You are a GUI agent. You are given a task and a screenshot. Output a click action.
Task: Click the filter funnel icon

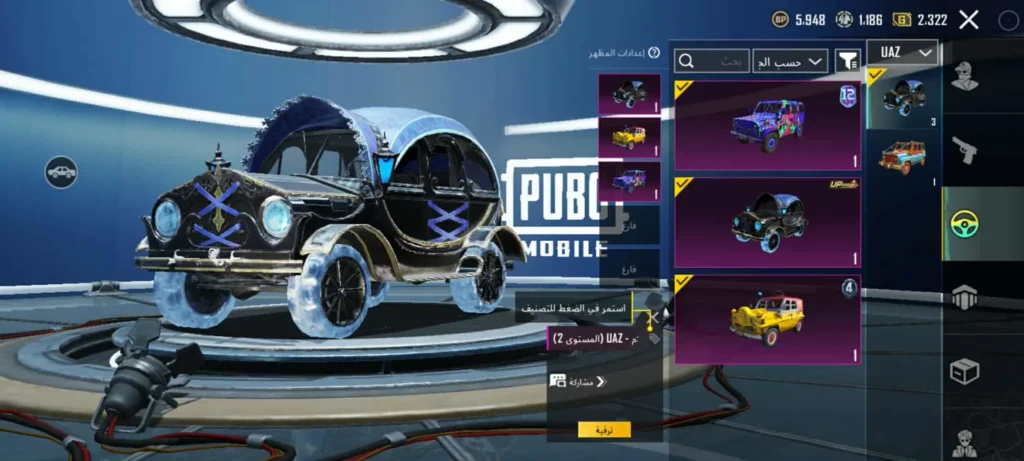point(848,61)
